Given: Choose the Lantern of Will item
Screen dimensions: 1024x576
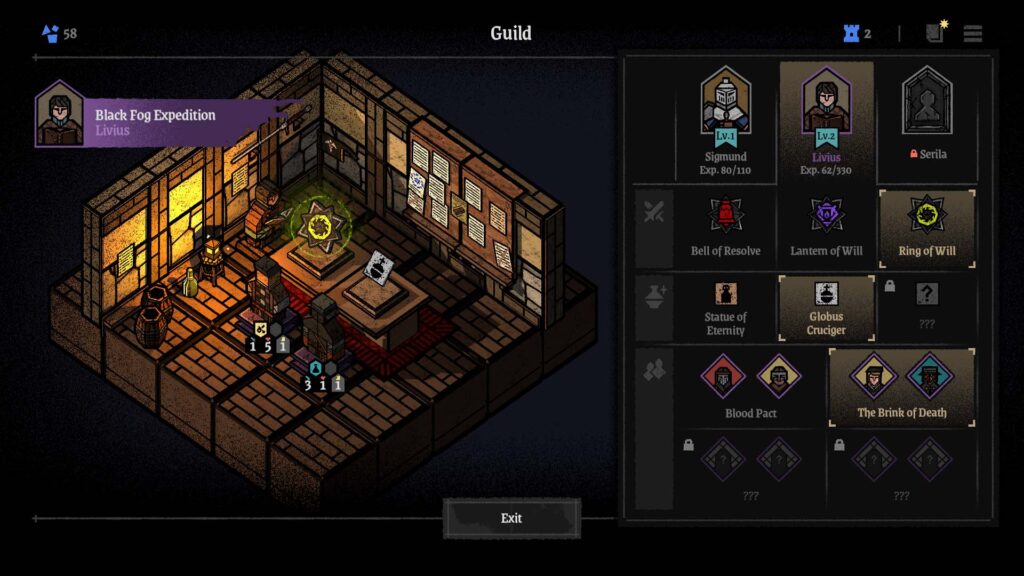Looking at the screenshot, I should click(x=826, y=226).
